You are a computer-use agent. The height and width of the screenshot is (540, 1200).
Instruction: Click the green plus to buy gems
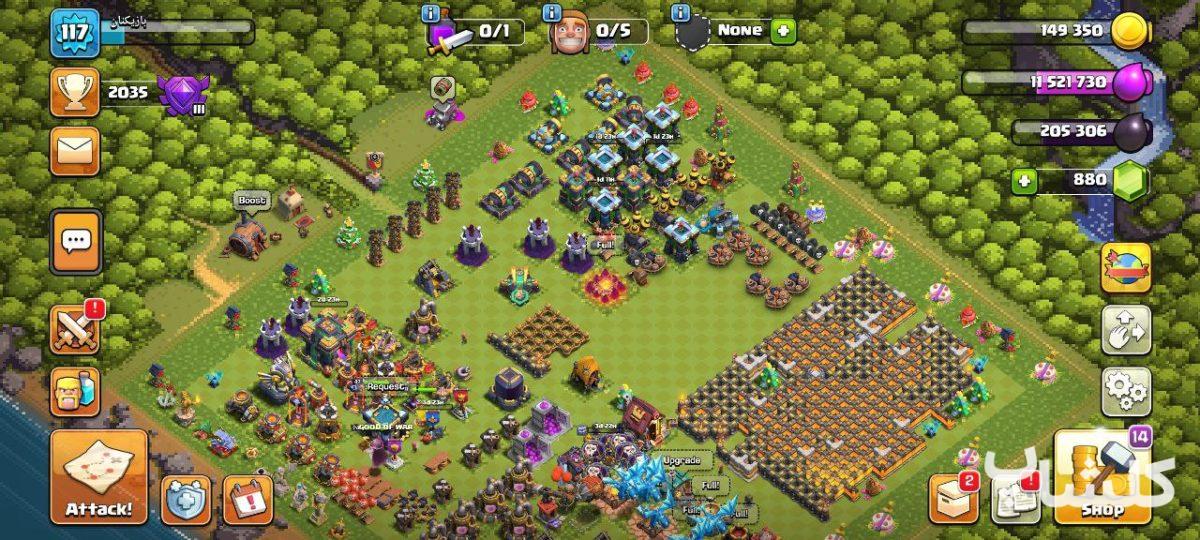coord(1023,181)
